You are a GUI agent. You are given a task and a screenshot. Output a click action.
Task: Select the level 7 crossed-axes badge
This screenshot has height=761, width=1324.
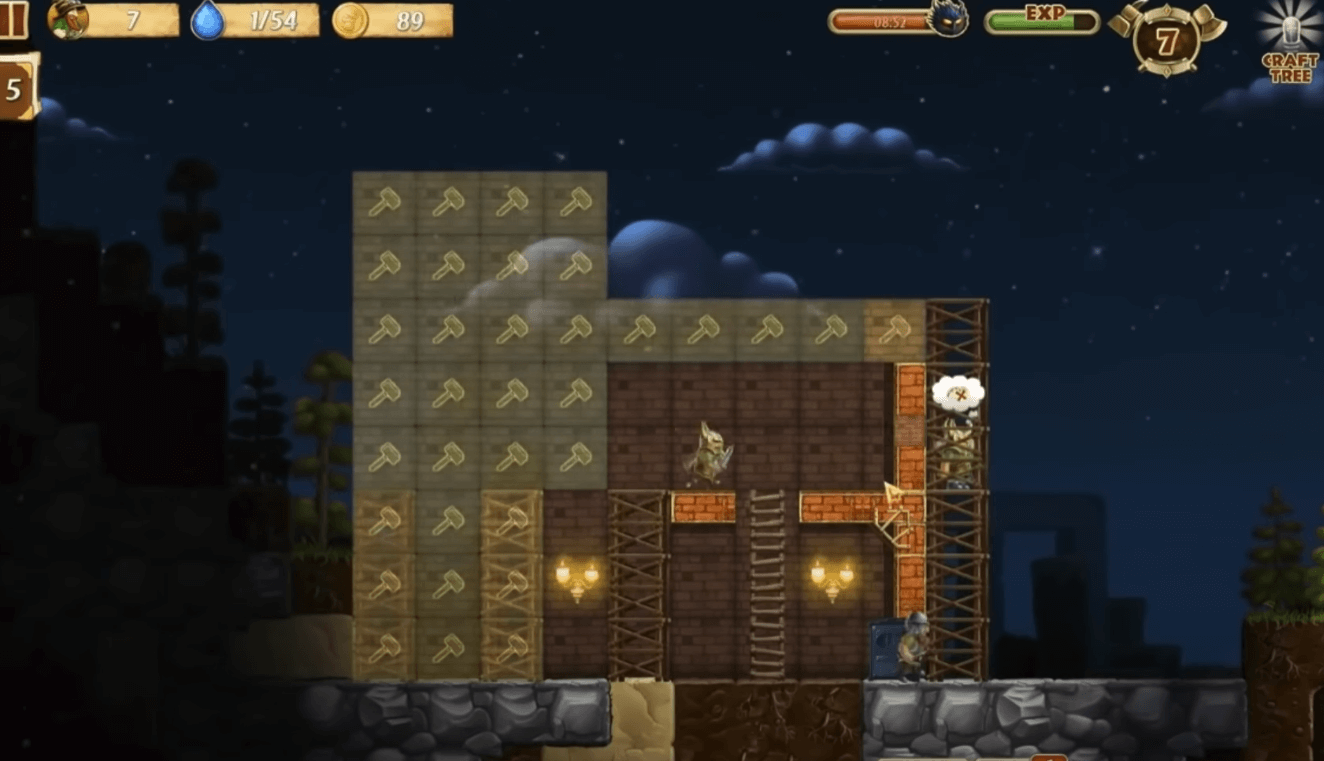click(1167, 41)
